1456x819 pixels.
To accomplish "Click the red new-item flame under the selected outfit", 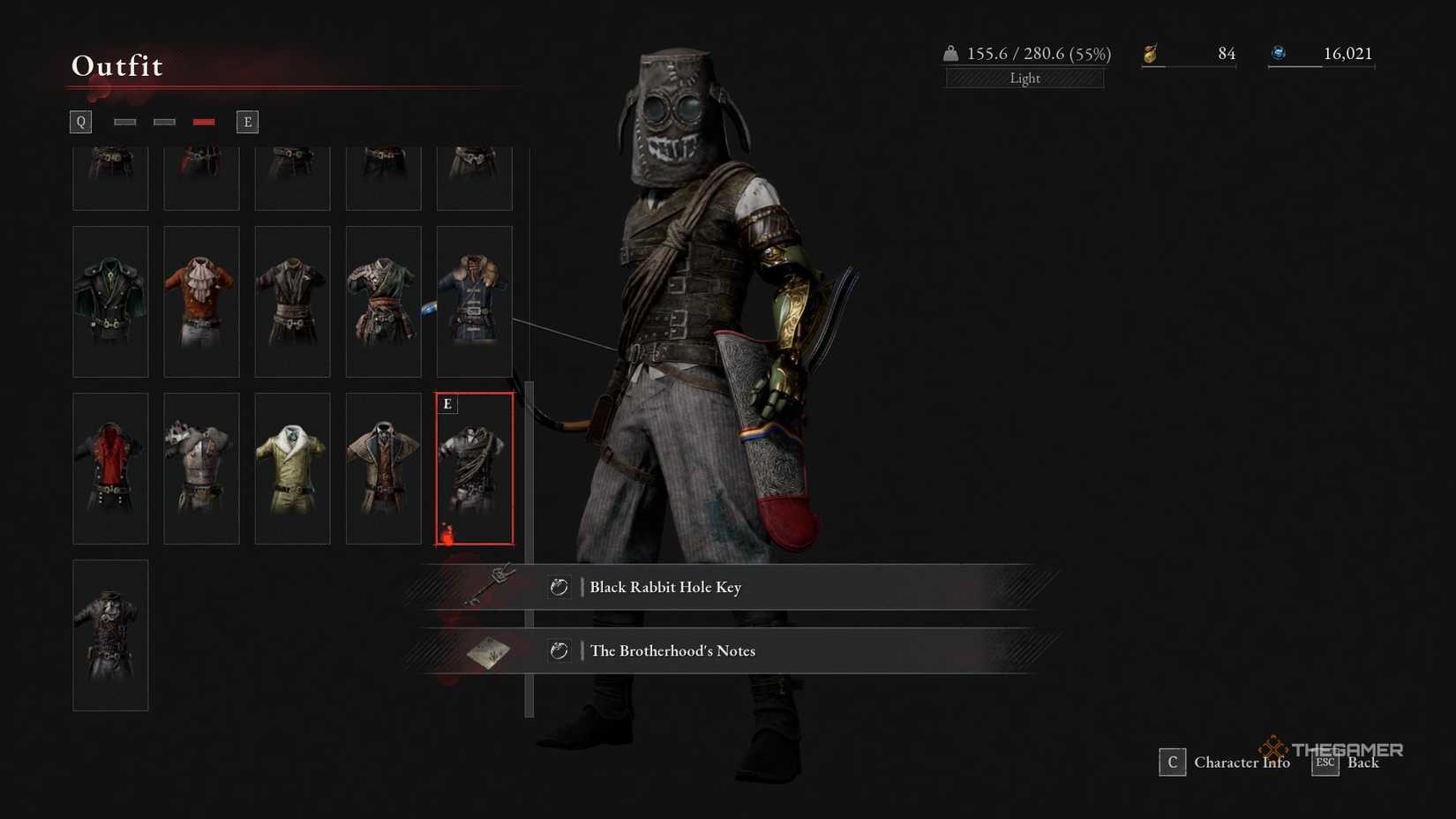I will [x=447, y=532].
